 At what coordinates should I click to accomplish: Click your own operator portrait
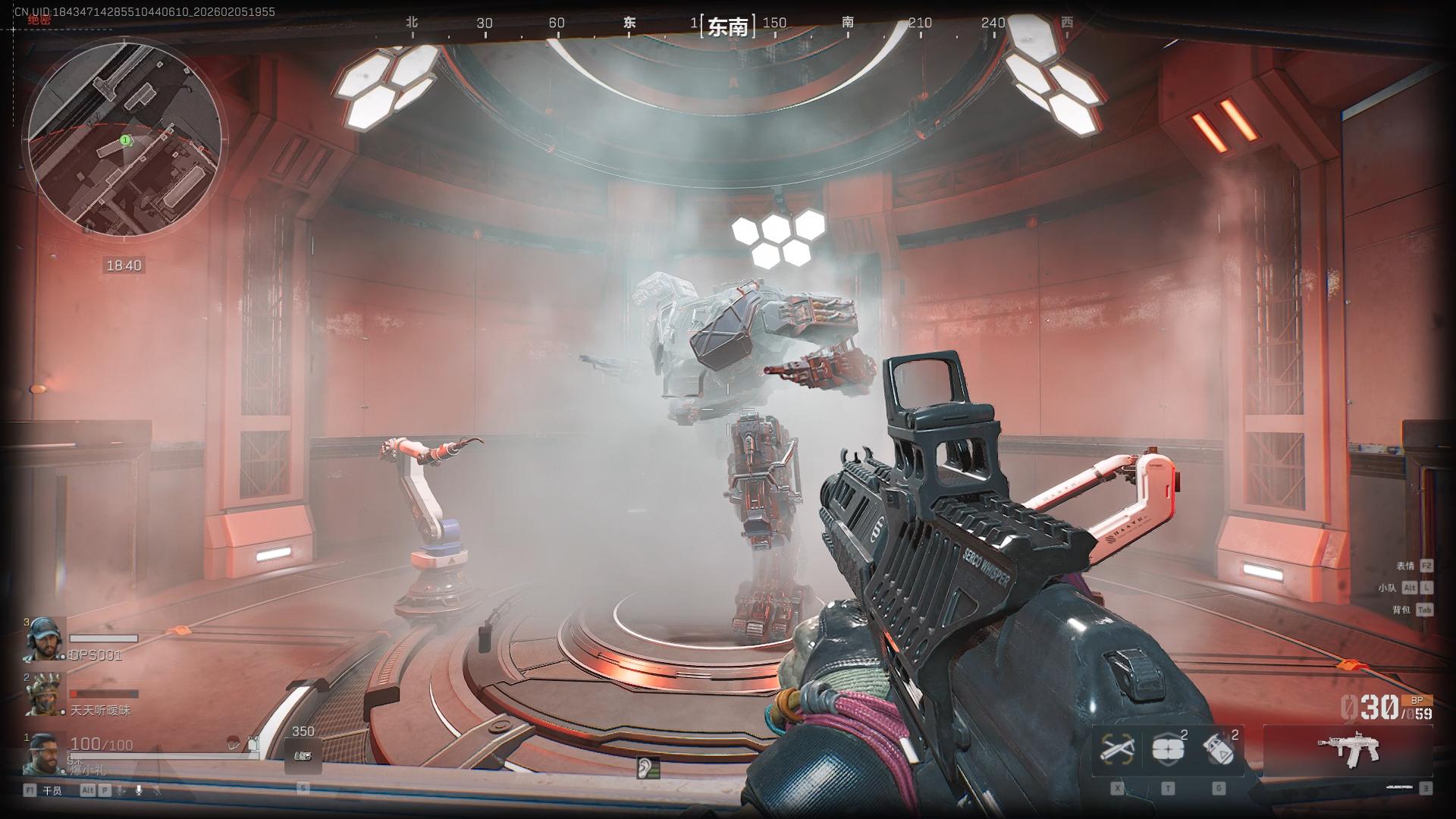45,753
